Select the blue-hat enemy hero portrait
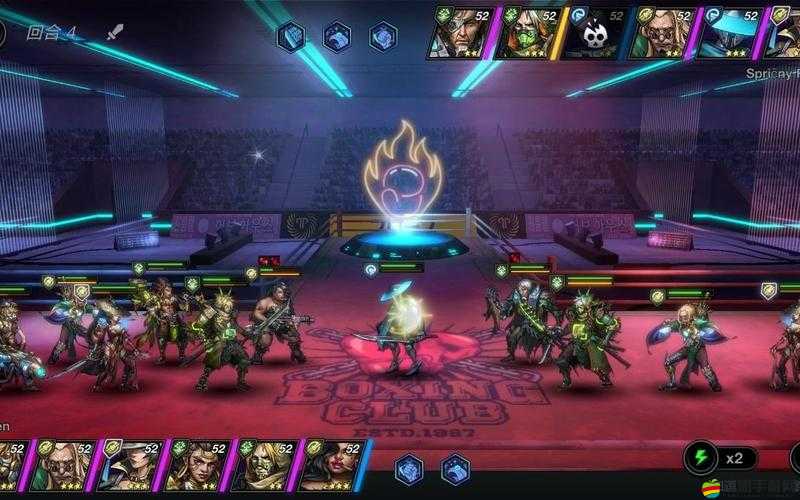The width and height of the screenshot is (800, 500). (x=730, y=32)
